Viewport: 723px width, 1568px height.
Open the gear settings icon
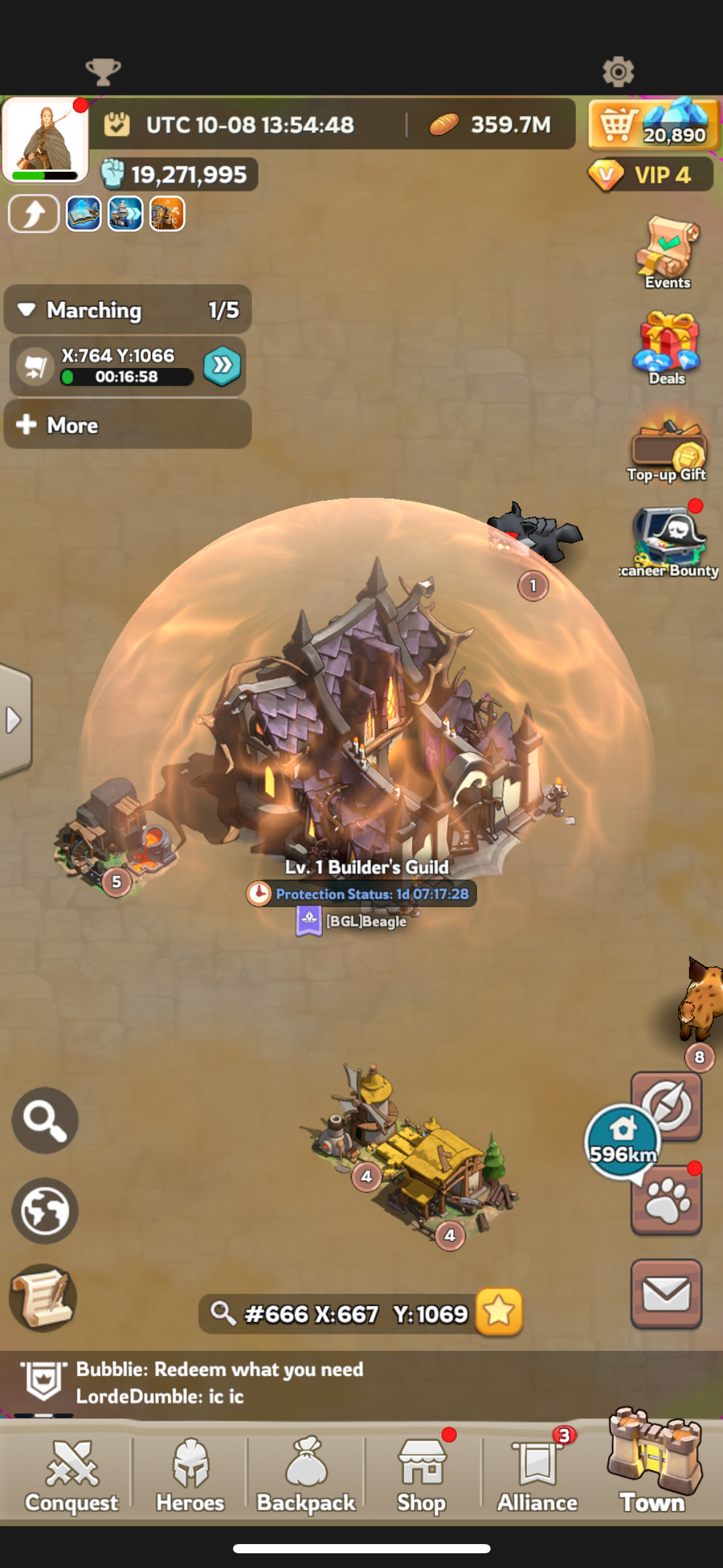click(x=618, y=72)
